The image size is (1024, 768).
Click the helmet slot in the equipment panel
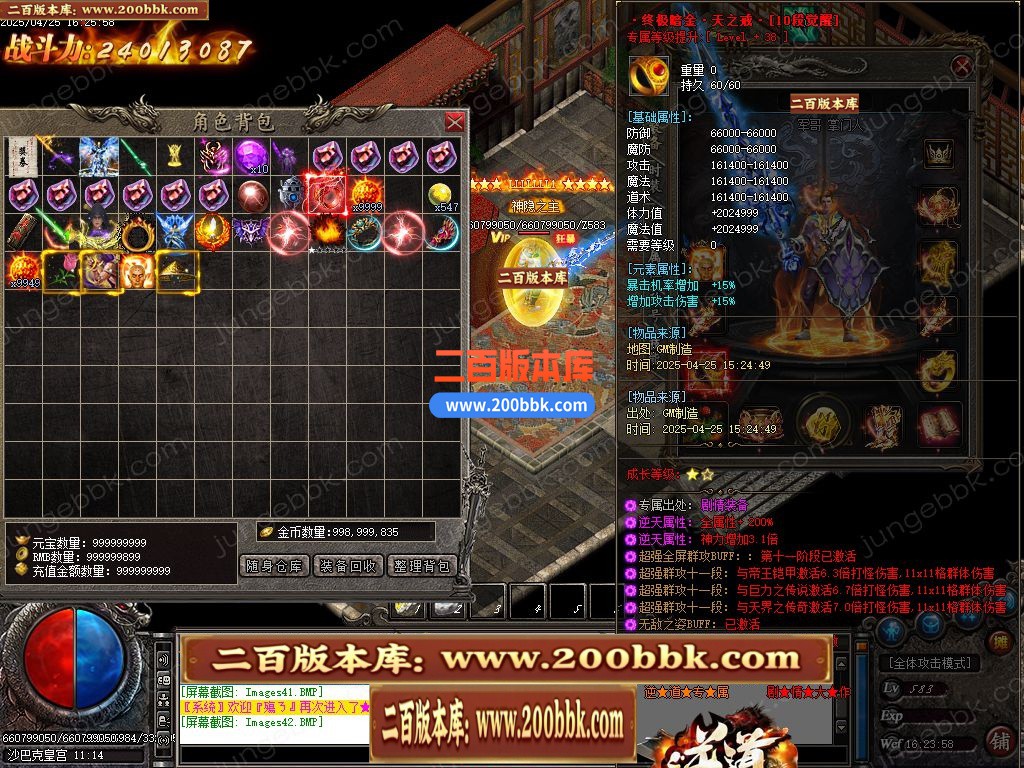[x=938, y=153]
